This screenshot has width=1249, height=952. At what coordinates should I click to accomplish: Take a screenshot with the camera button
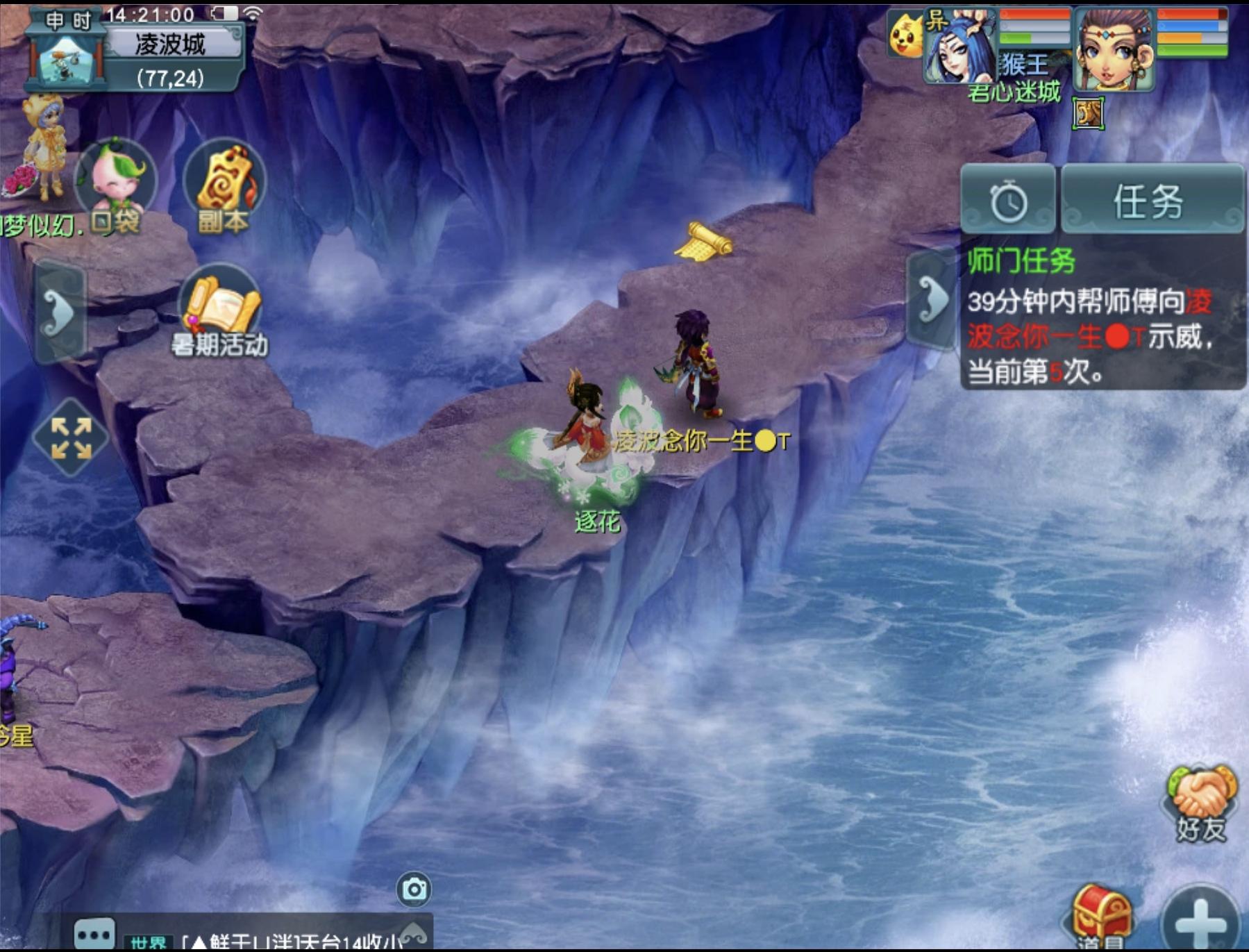[x=414, y=890]
